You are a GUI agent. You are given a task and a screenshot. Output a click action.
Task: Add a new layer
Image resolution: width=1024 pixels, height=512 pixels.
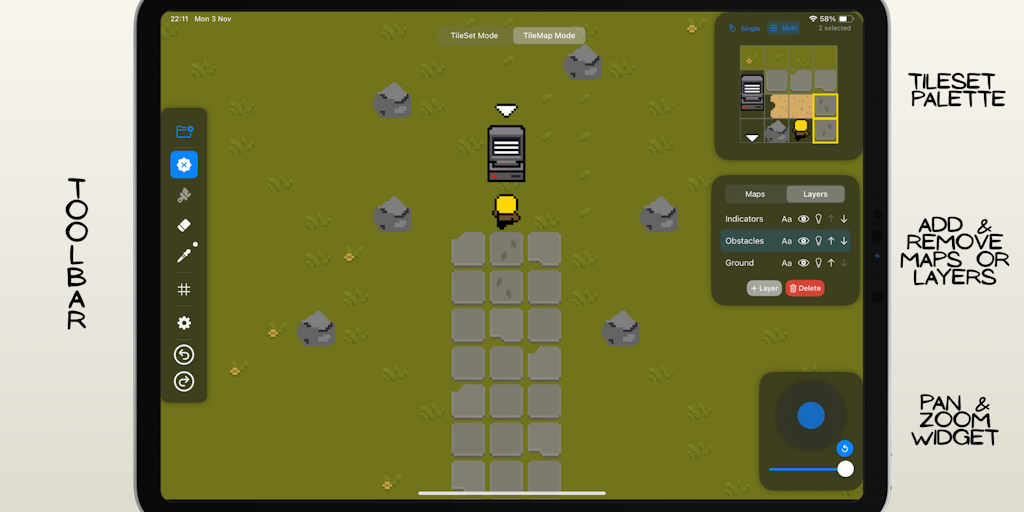tap(764, 288)
